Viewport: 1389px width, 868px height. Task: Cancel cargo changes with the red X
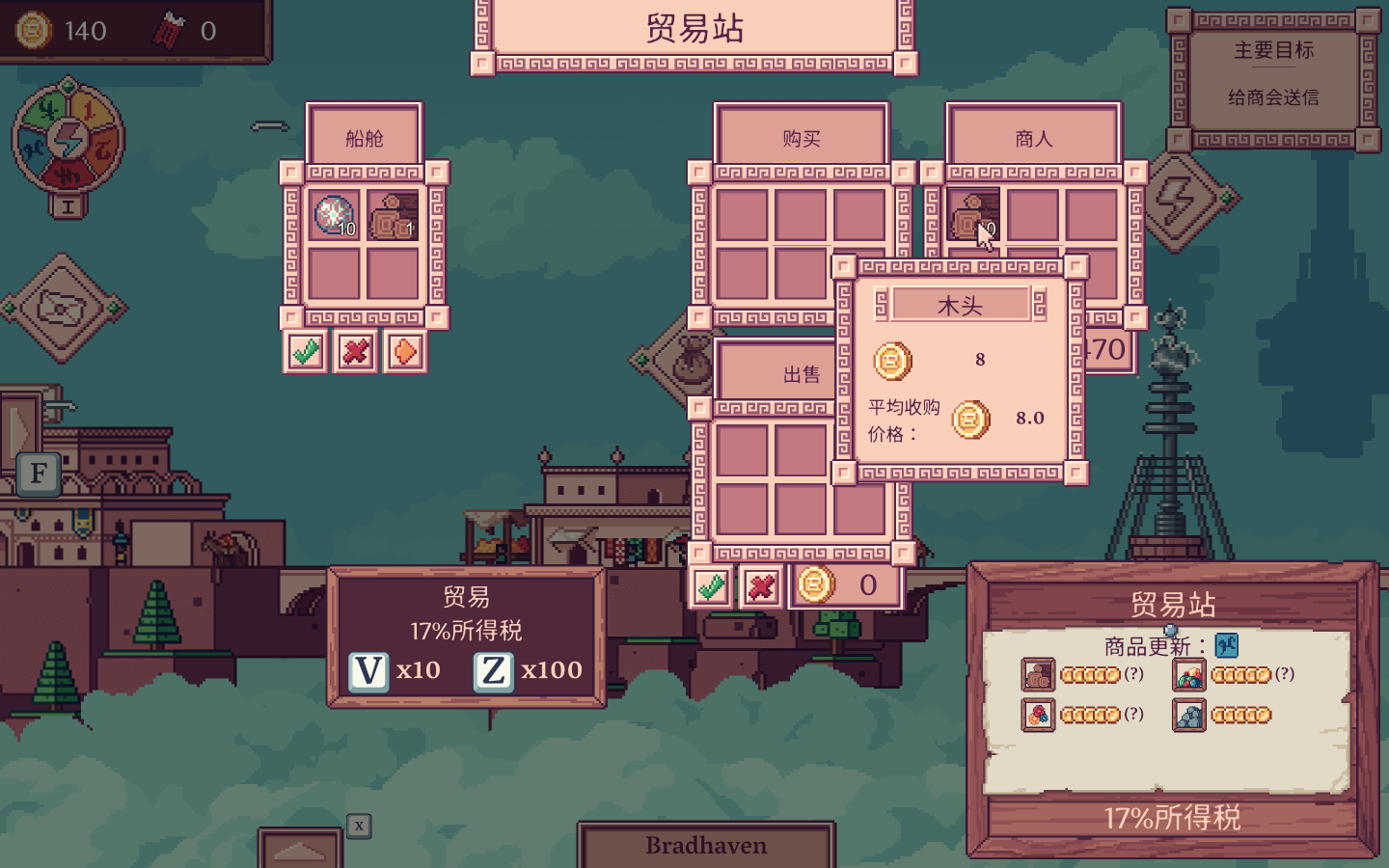pyautogui.click(x=355, y=352)
